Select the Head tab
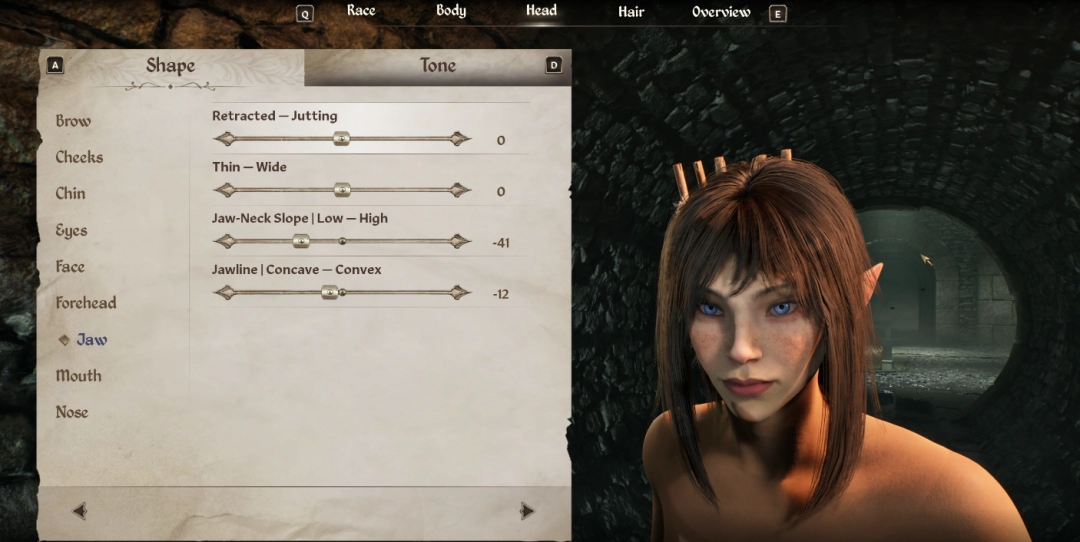Viewport: 1080px width, 542px height. (x=541, y=11)
